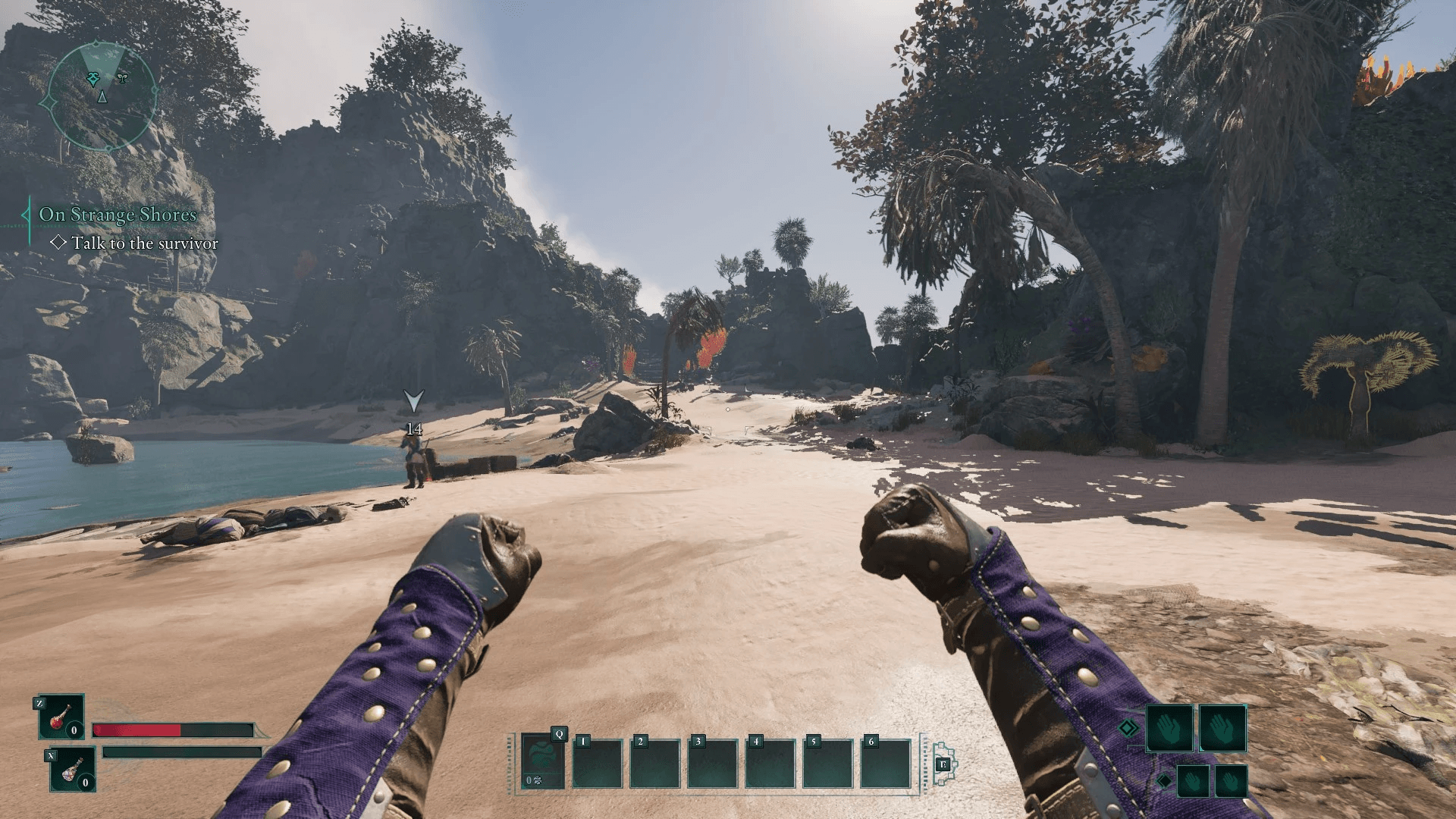Click the Q umbral tool slot icon
1456x819 pixels.
(542, 760)
